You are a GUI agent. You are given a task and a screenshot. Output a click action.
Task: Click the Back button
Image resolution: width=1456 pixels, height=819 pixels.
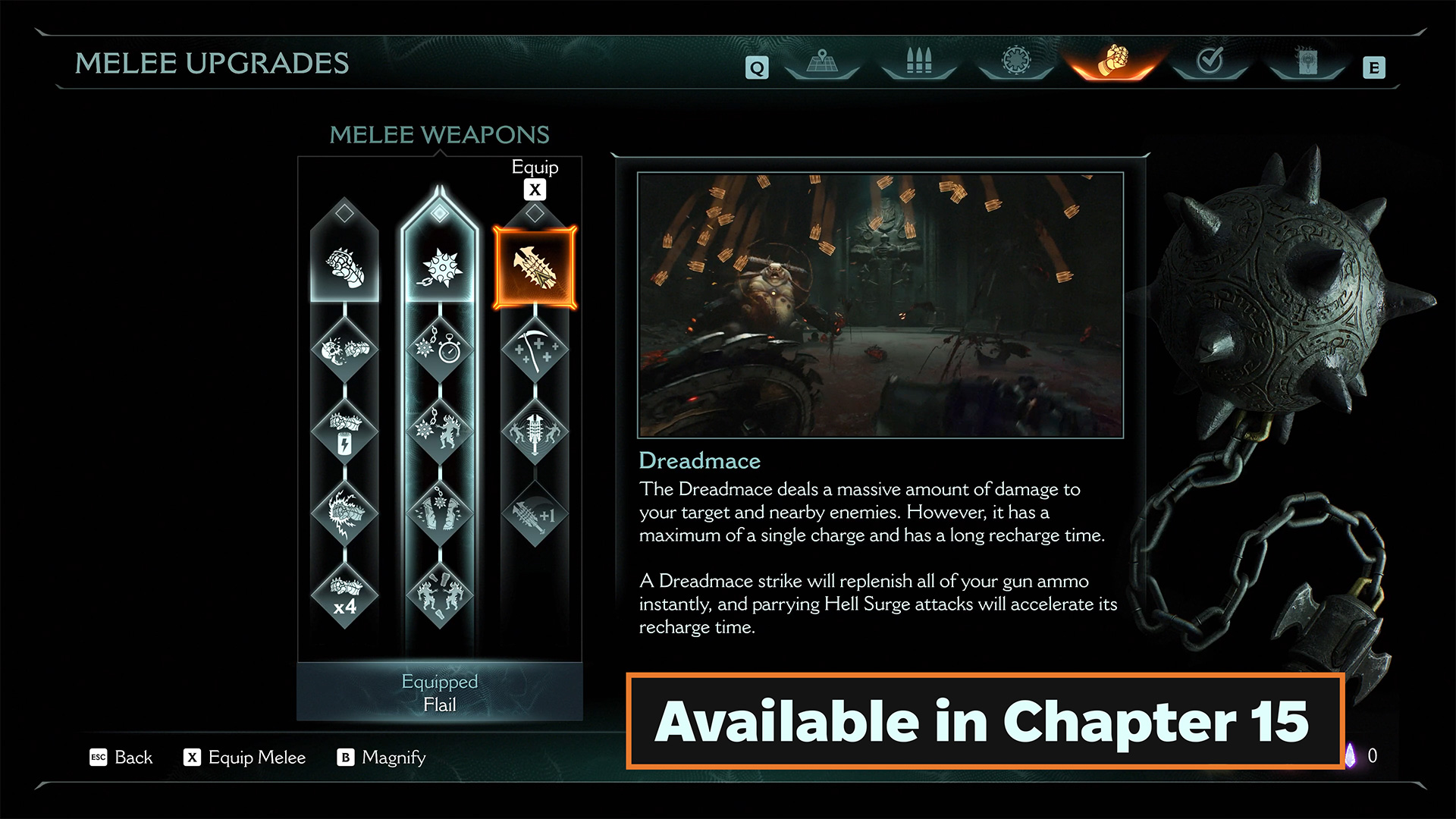click(122, 758)
